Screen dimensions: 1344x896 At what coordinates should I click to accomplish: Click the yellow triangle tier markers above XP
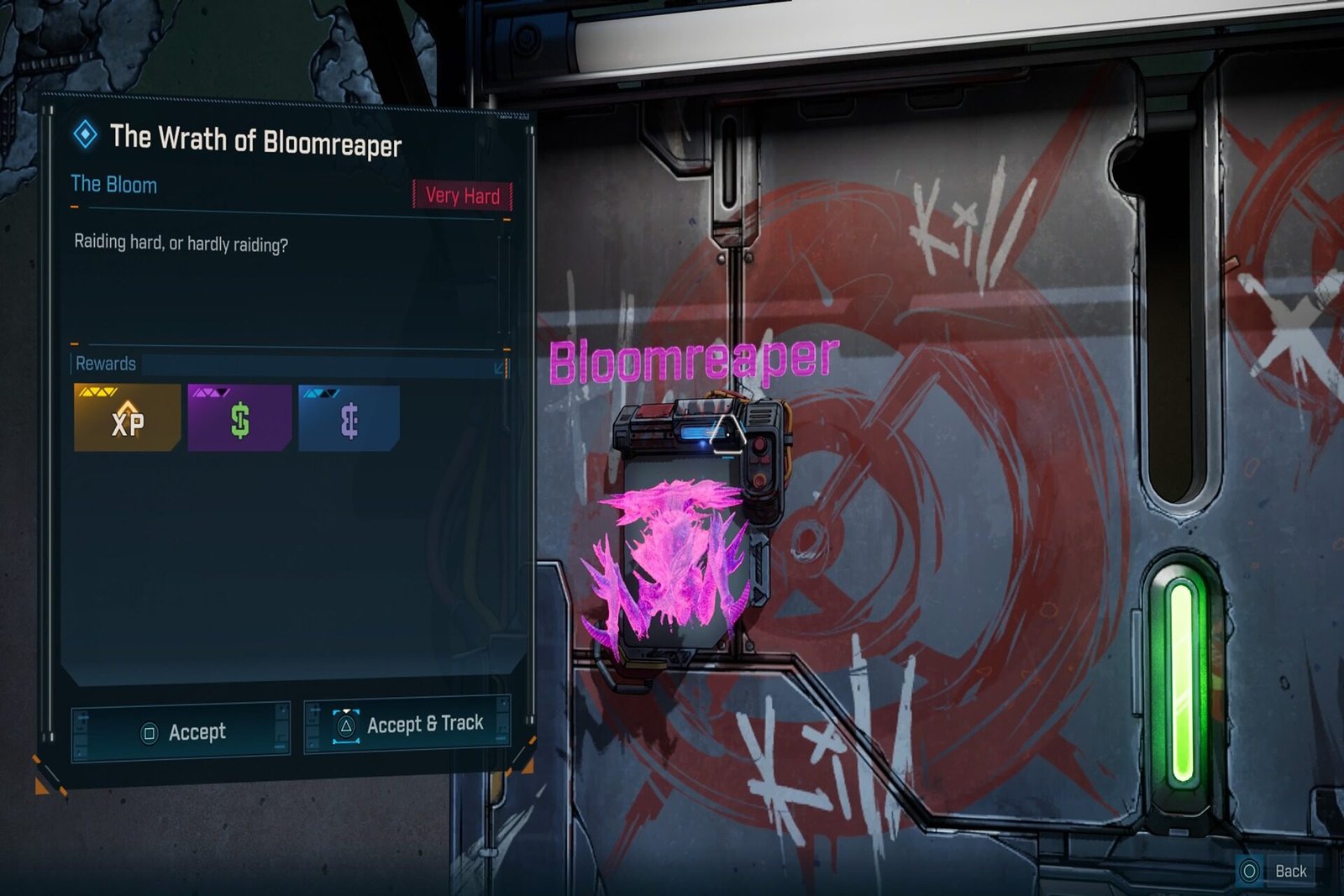point(98,390)
